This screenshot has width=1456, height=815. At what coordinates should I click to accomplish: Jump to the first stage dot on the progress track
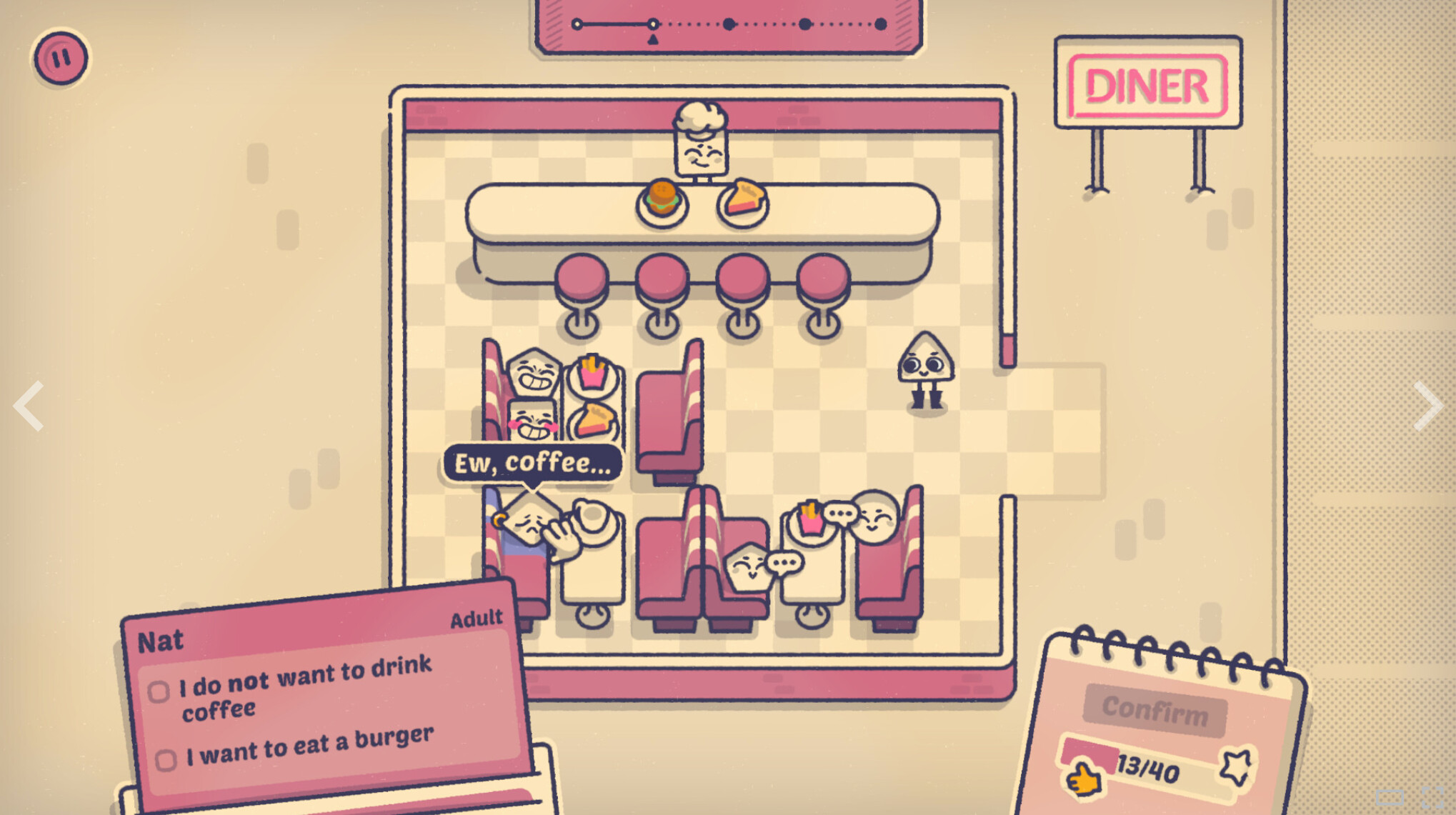point(577,24)
